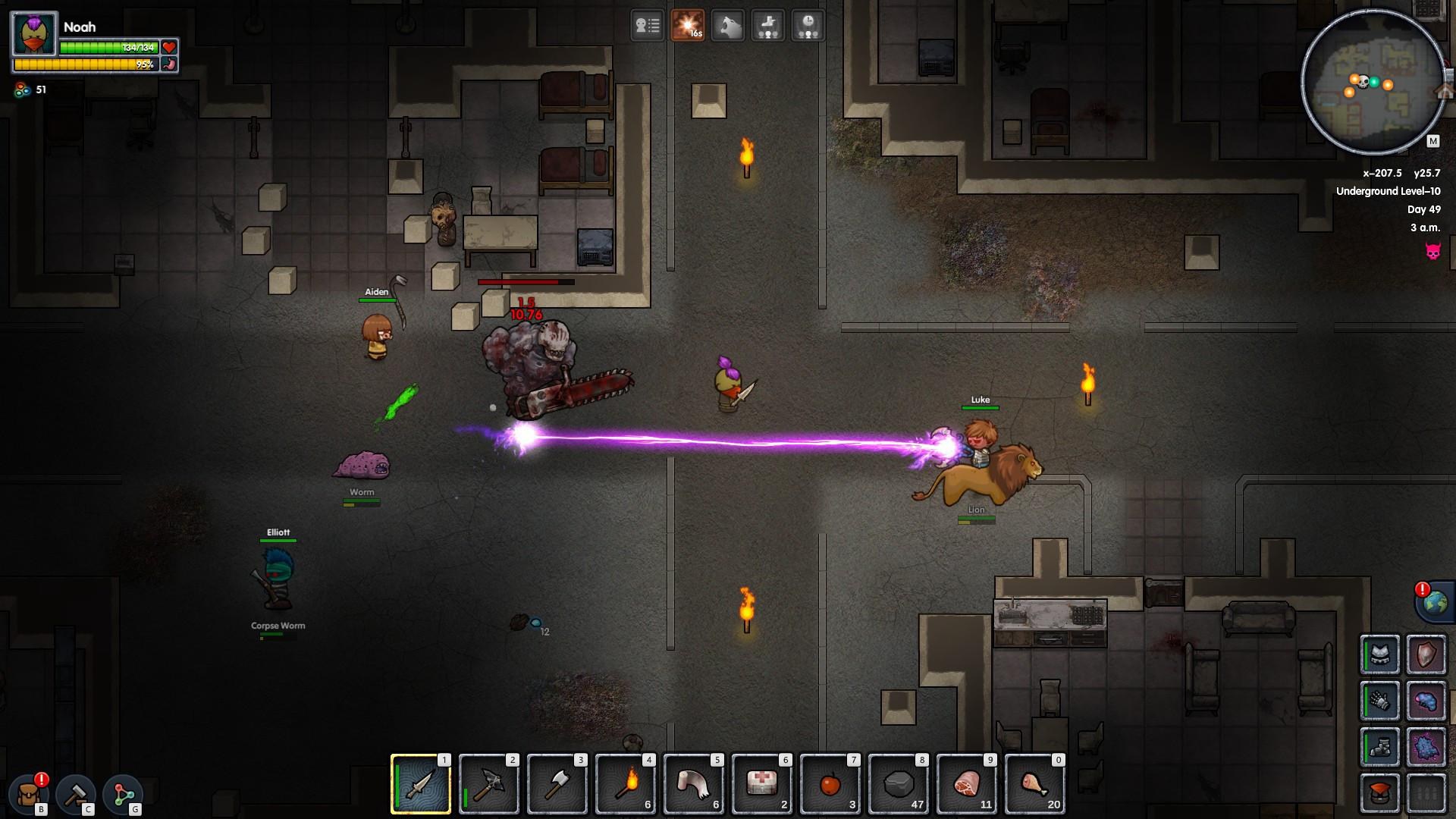Open the backpack inventory button
1456x819 pixels.
tap(30, 794)
